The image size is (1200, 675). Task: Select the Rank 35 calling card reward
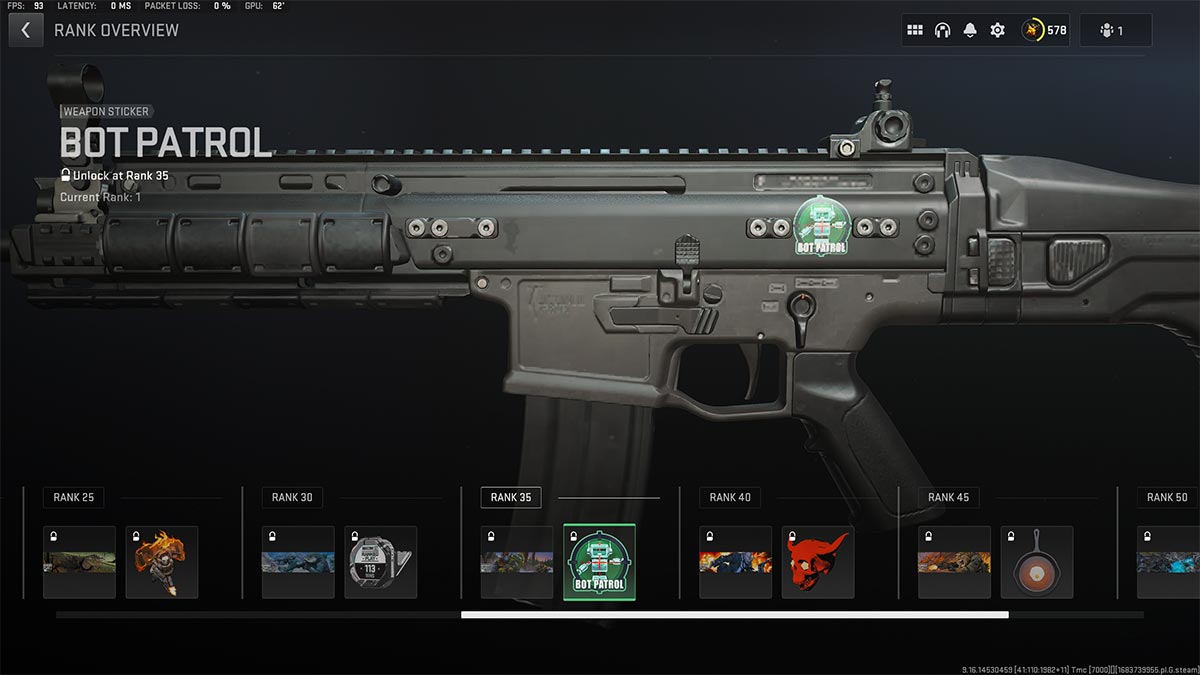516,562
